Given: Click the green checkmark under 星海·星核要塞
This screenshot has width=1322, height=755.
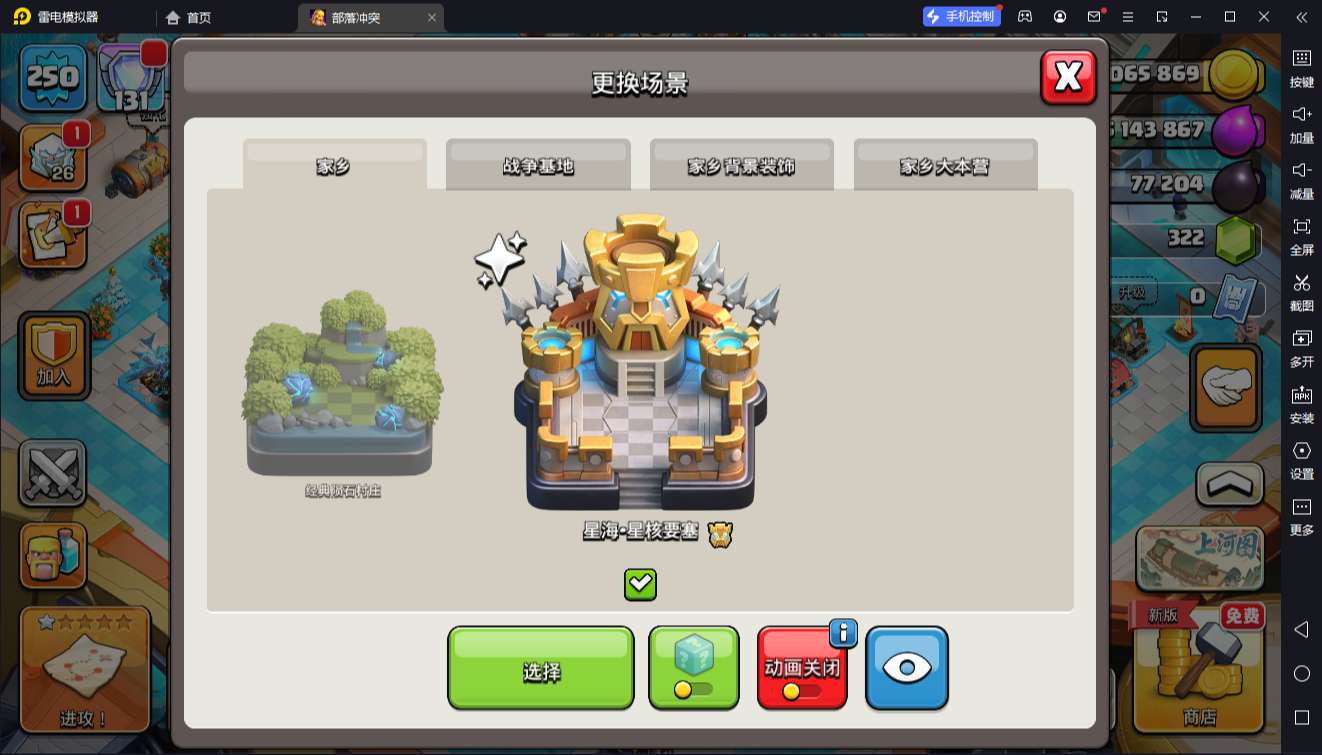Looking at the screenshot, I should [640, 584].
